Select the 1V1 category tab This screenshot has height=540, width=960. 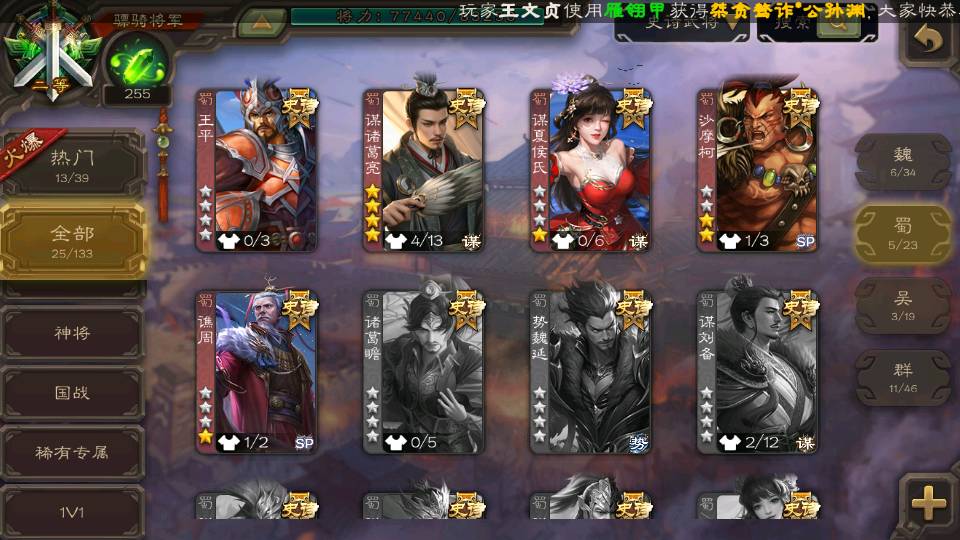pos(72,512)
